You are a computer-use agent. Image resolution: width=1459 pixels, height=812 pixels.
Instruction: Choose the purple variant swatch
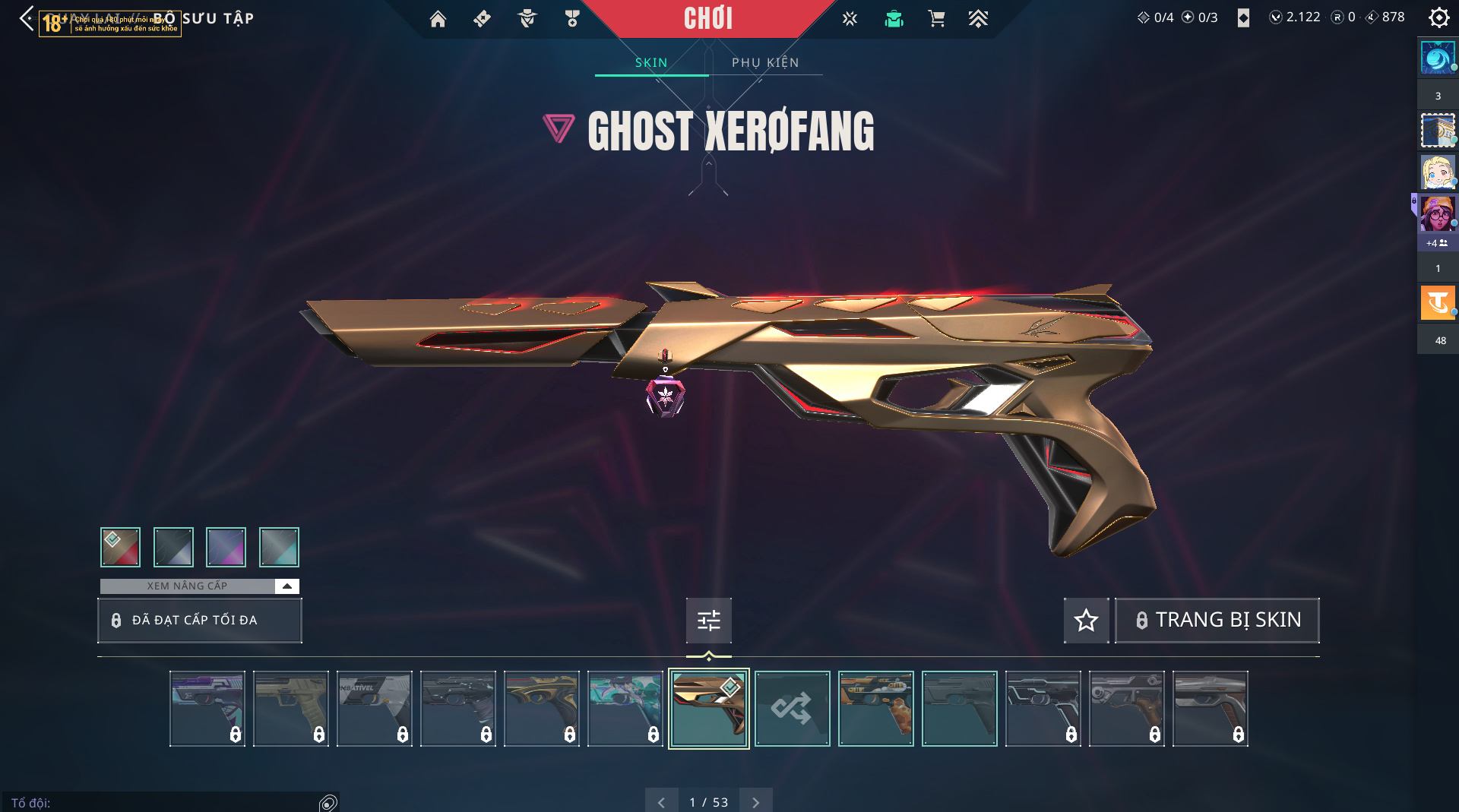(x=226, y=547)
